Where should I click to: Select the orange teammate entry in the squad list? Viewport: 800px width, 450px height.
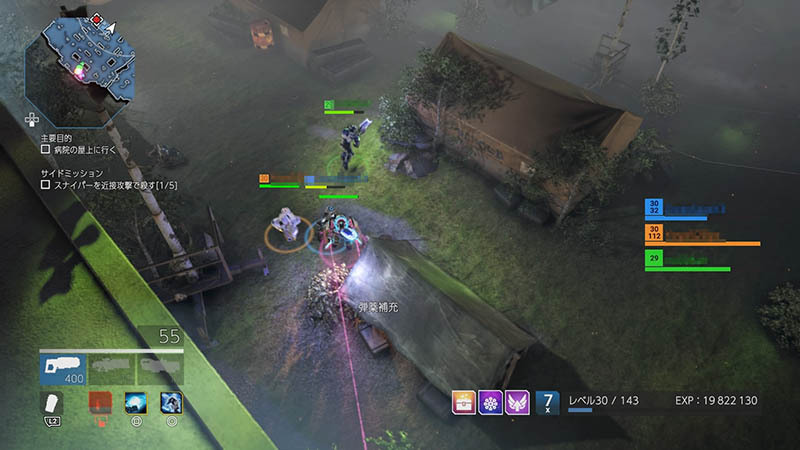(x=700, y=236)
